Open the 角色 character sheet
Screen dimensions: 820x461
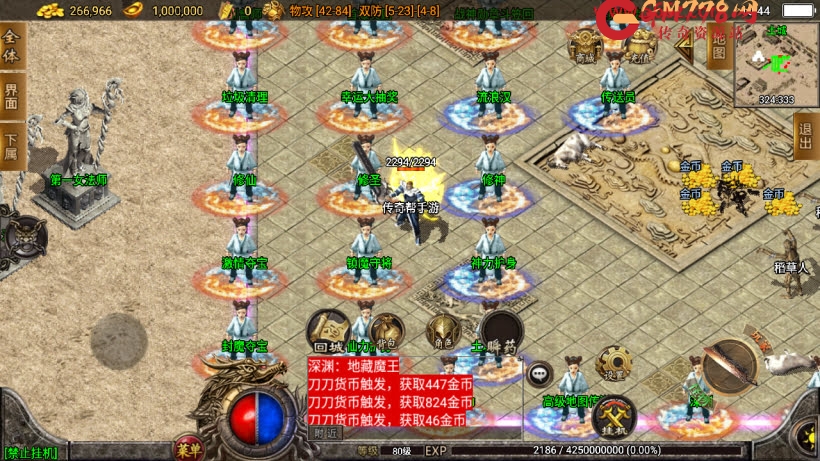coord(443,331)
